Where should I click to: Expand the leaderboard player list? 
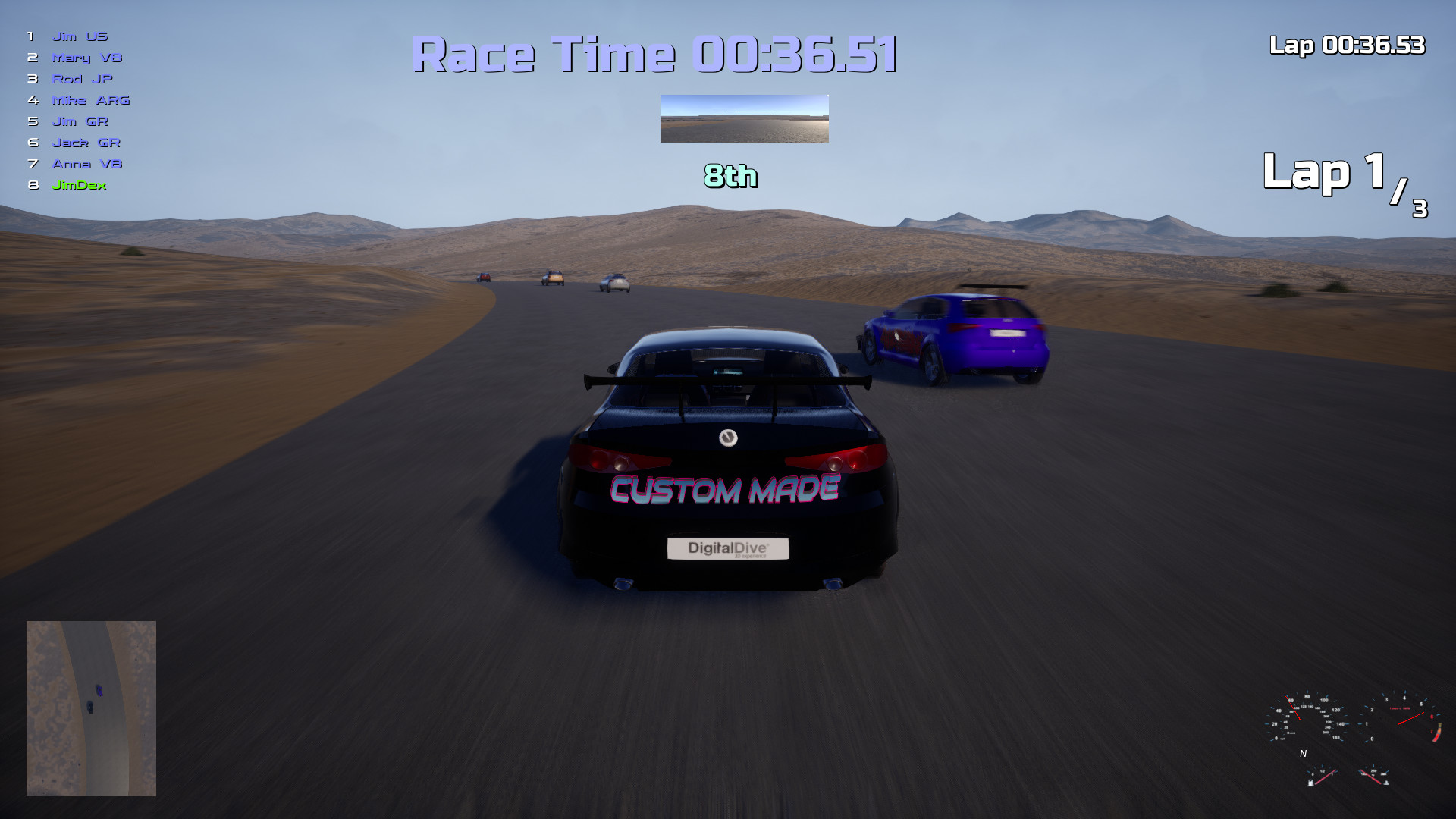(76, 110)
